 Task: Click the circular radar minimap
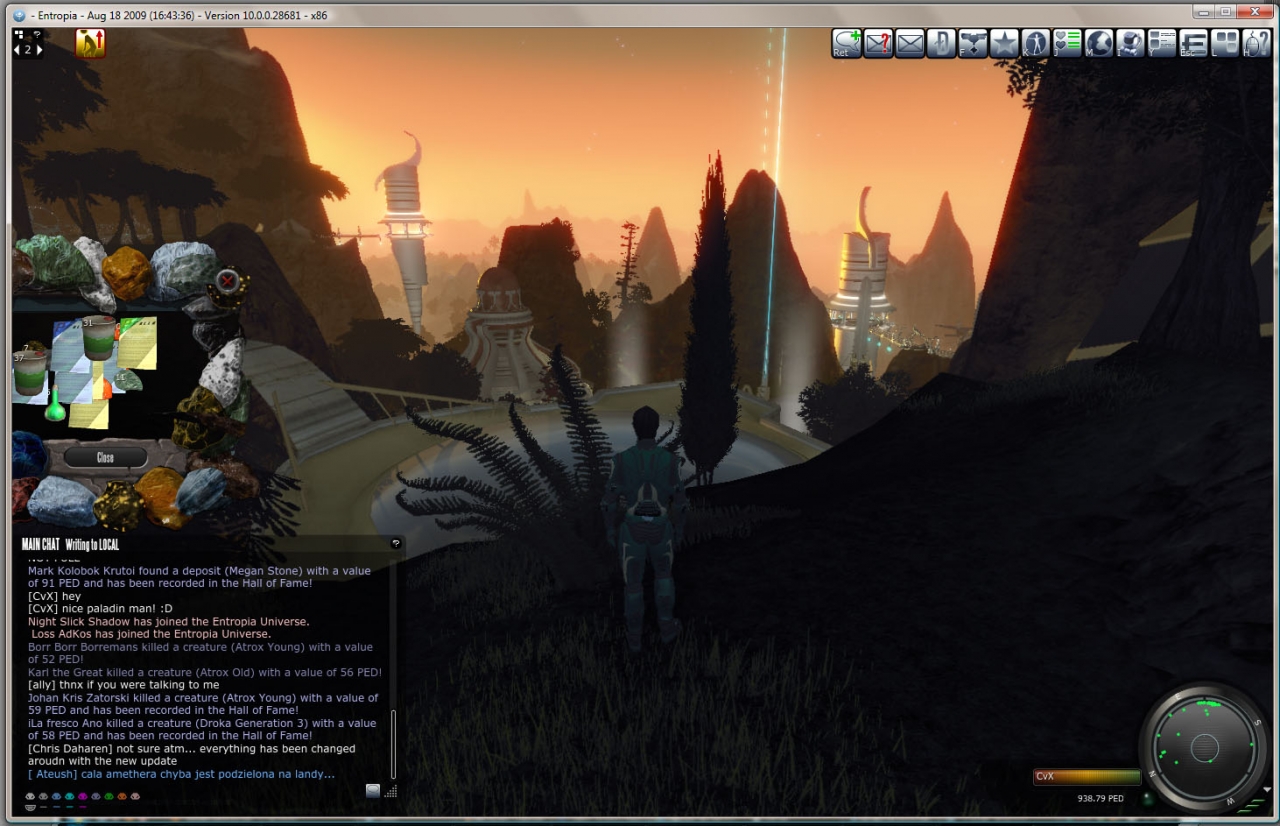coord(1205,747)
